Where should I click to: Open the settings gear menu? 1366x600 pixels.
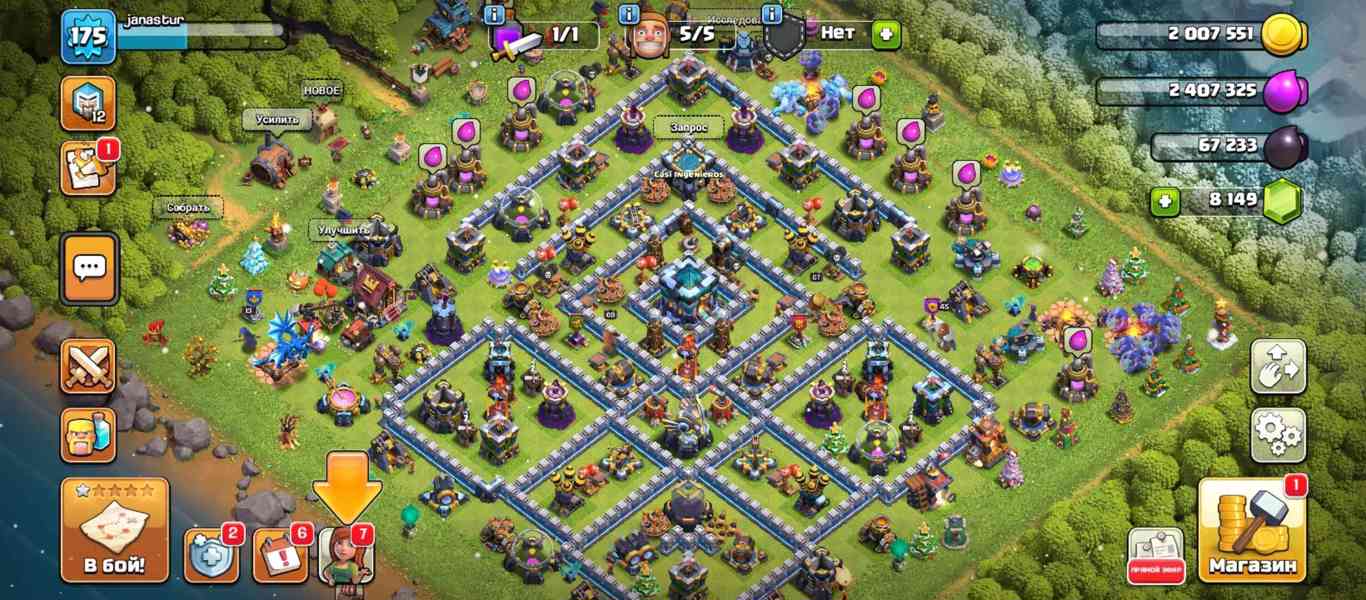point(1277,435)
